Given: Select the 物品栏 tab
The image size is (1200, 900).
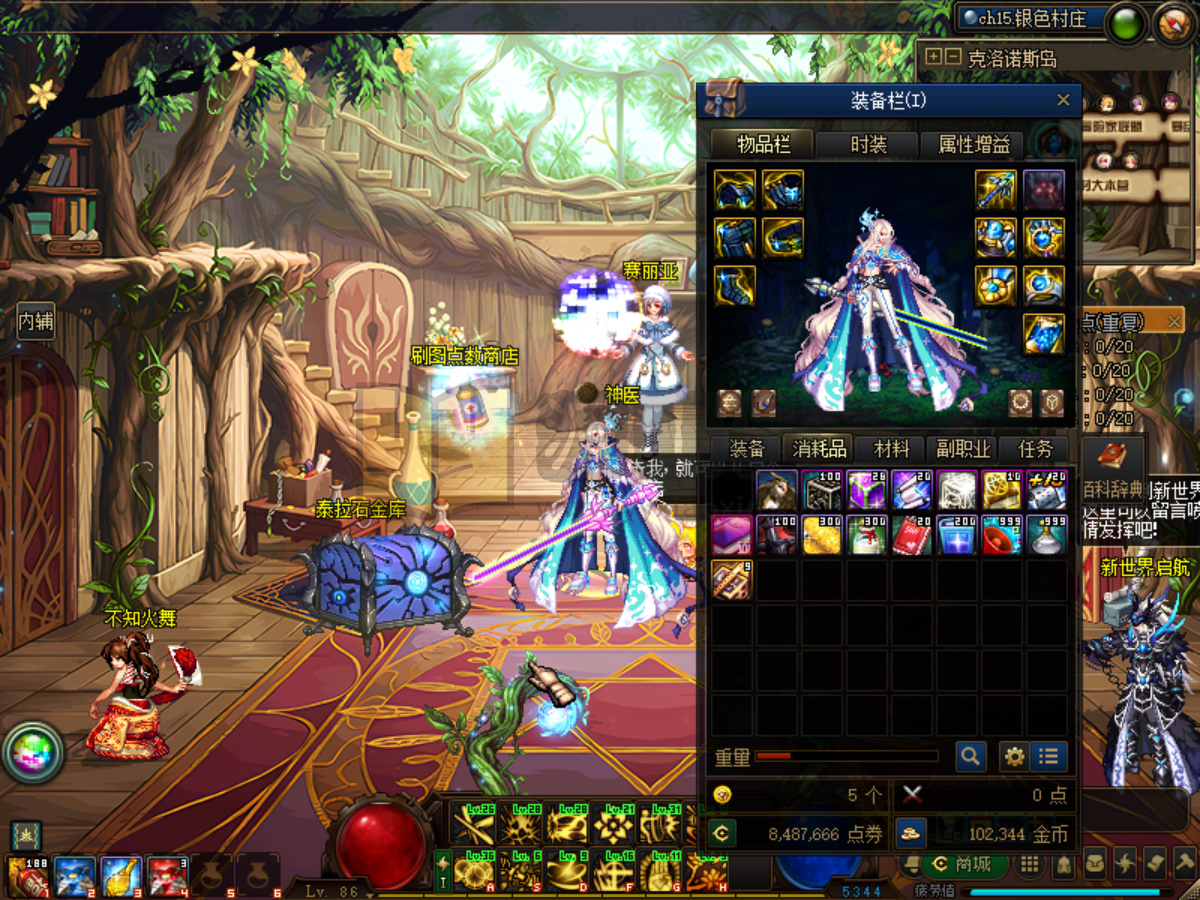Looking at the screenshot, I should tap(763, 145).
